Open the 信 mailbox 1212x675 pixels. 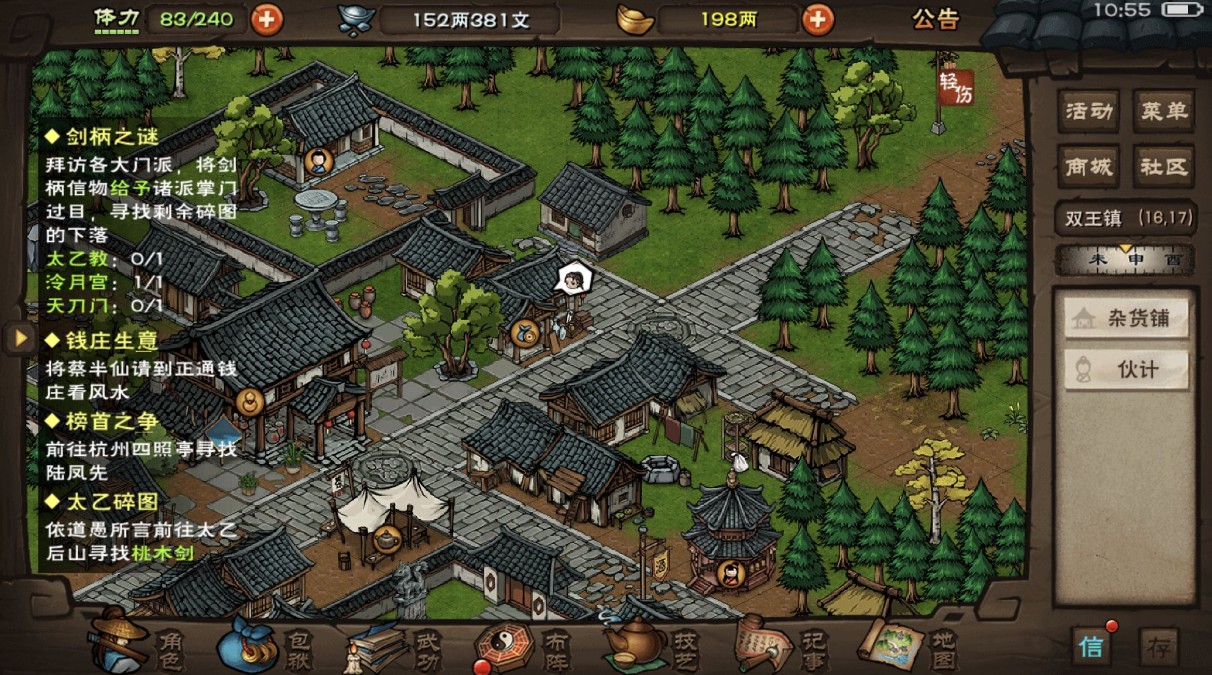[x=1091, y=646]
